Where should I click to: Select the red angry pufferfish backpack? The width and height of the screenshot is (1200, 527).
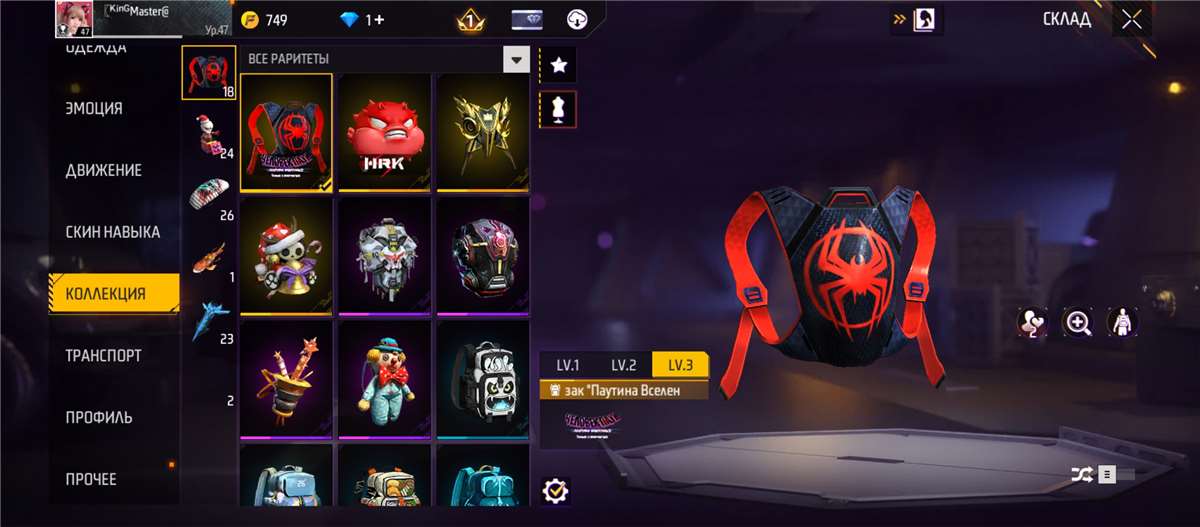tap(384, 131)
